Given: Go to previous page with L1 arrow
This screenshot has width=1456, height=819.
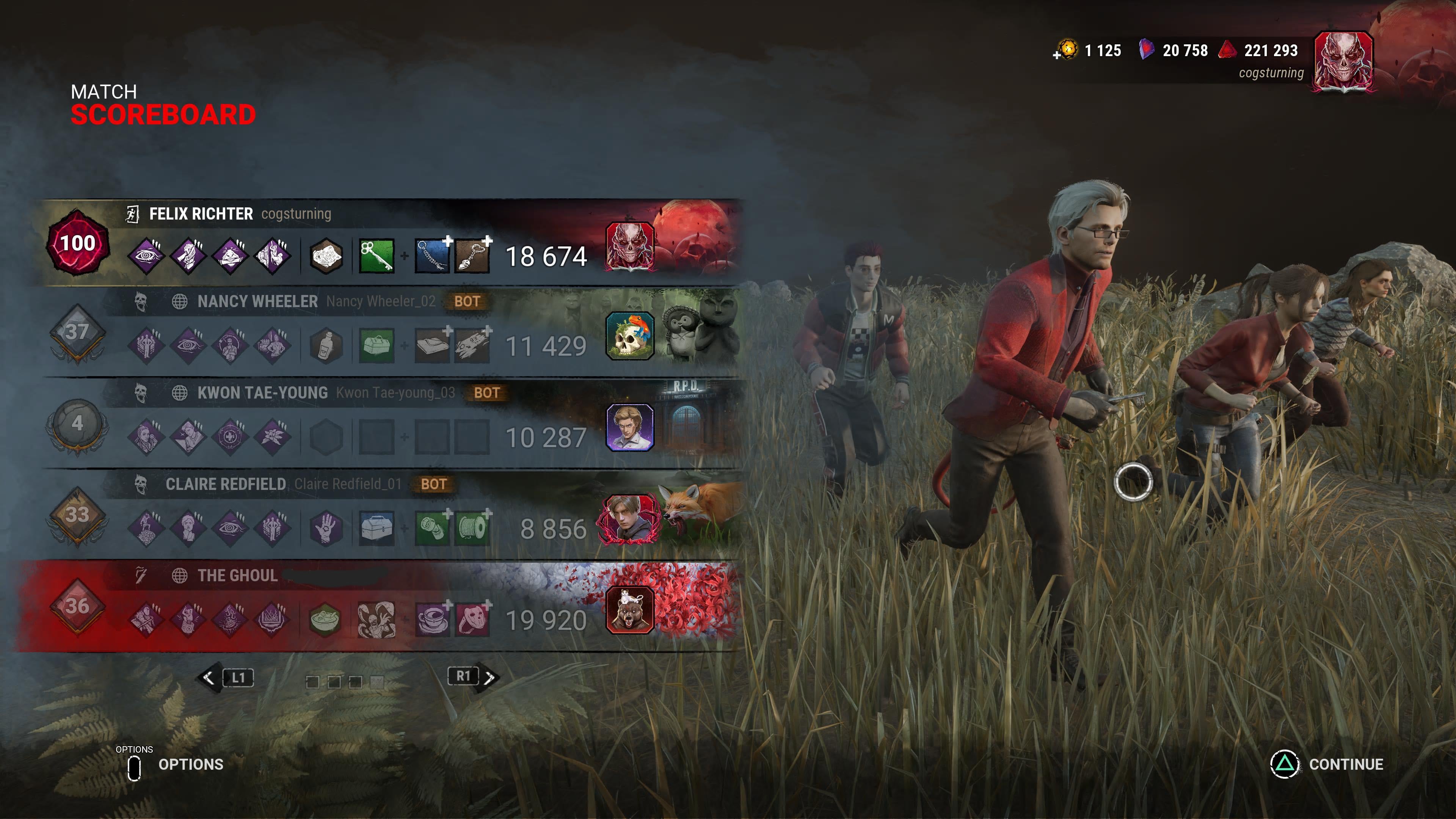Looking at the screenshot, I should point(209,677).
